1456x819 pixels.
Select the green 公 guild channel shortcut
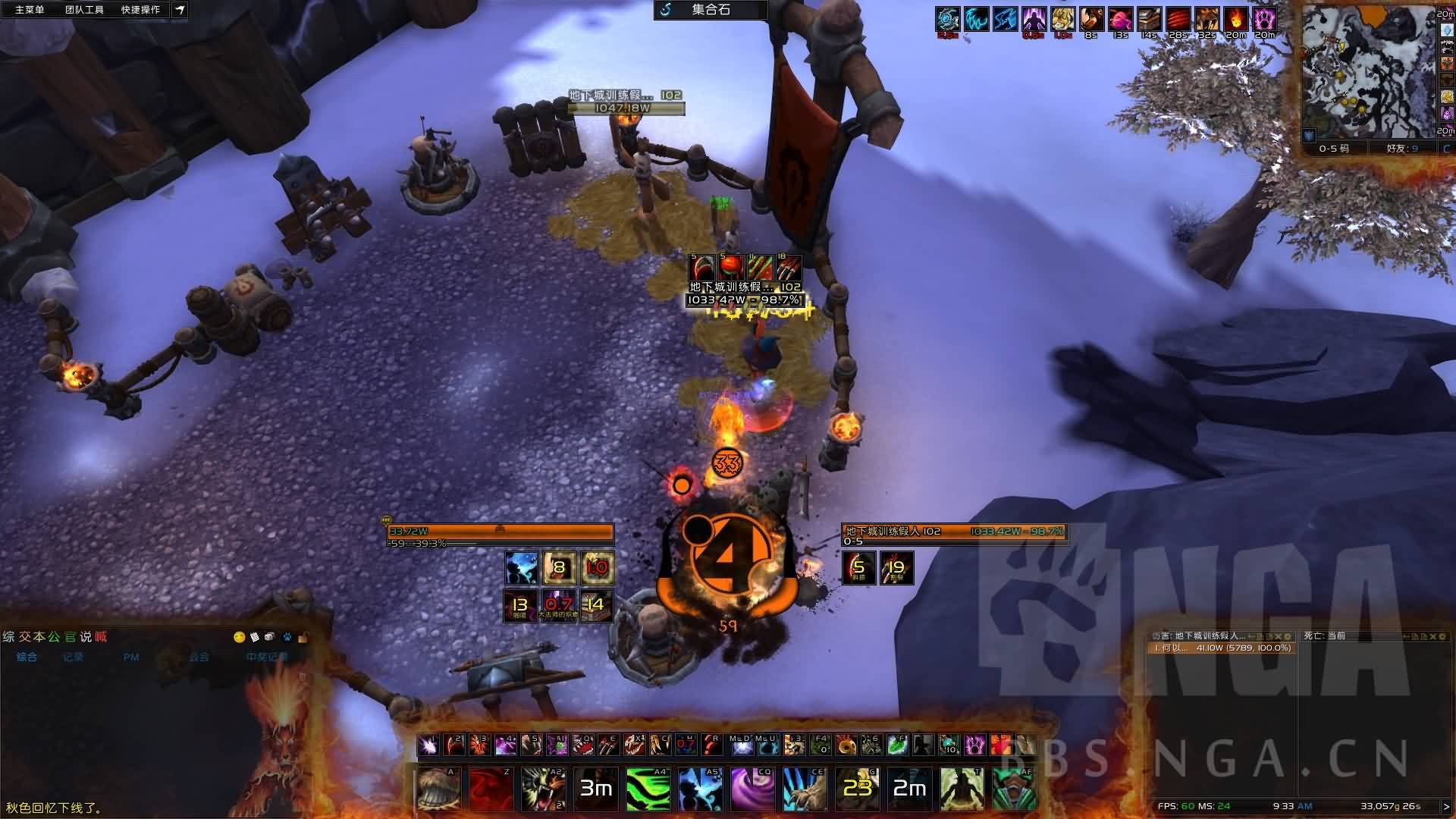(x=54, y=637)
